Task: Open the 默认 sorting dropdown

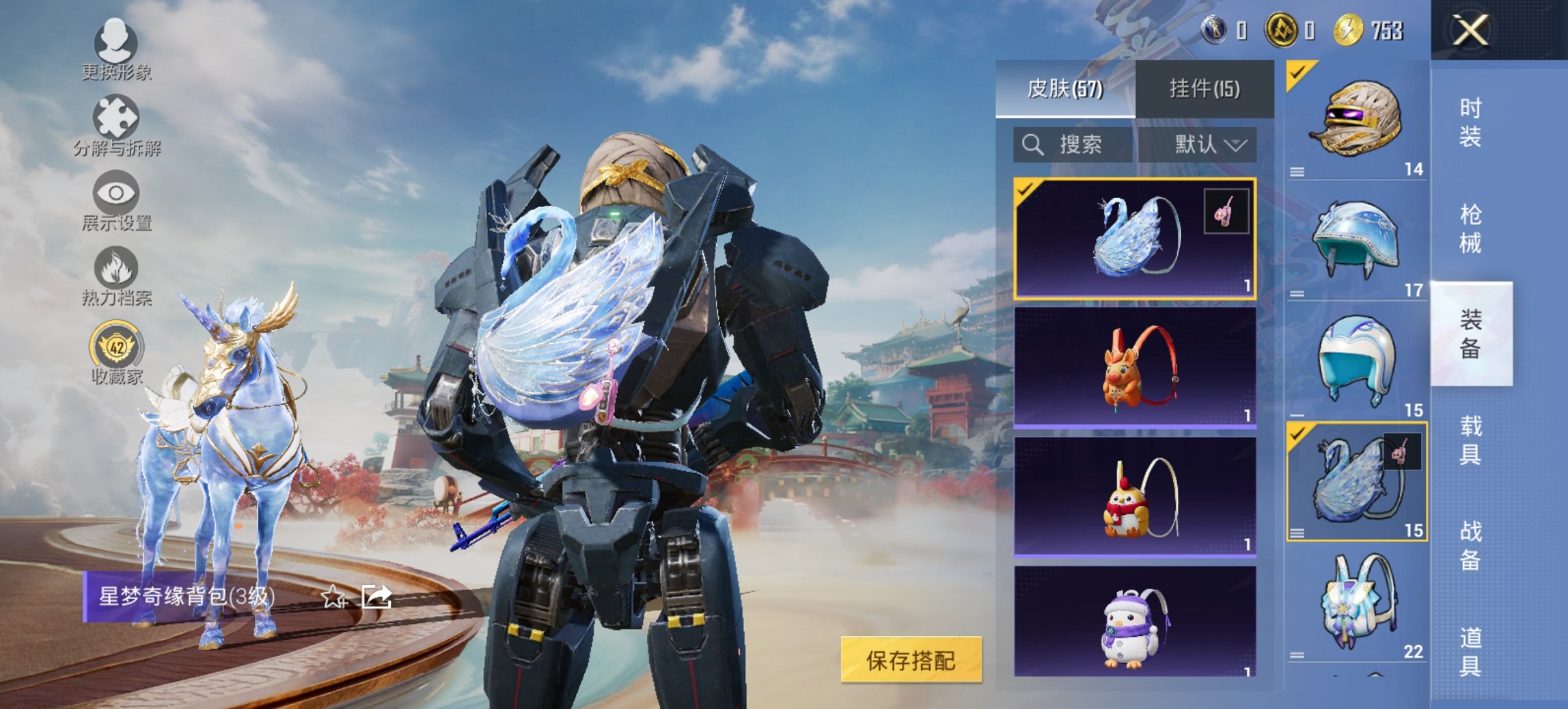Action: [1200, 146]
